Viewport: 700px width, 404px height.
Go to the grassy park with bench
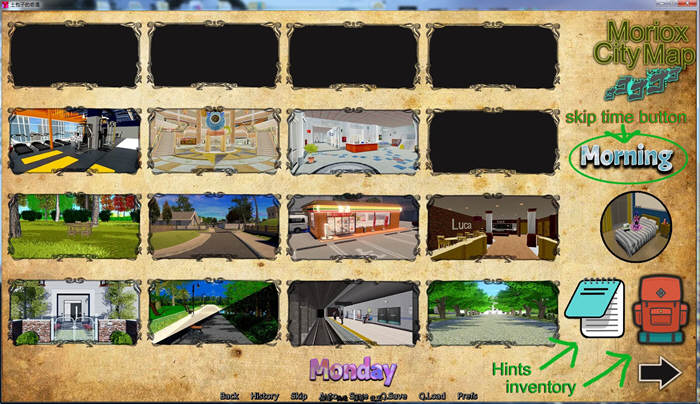(74, 227)
